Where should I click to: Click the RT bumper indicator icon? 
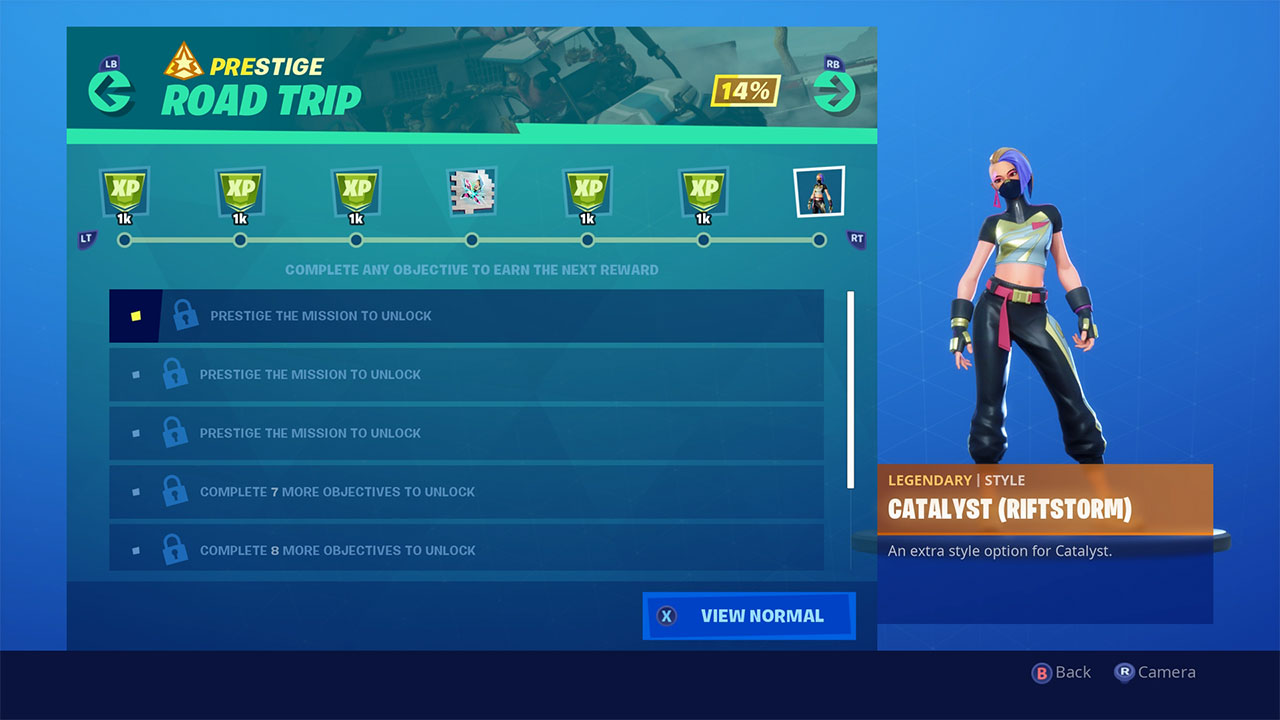click(856, 239)
